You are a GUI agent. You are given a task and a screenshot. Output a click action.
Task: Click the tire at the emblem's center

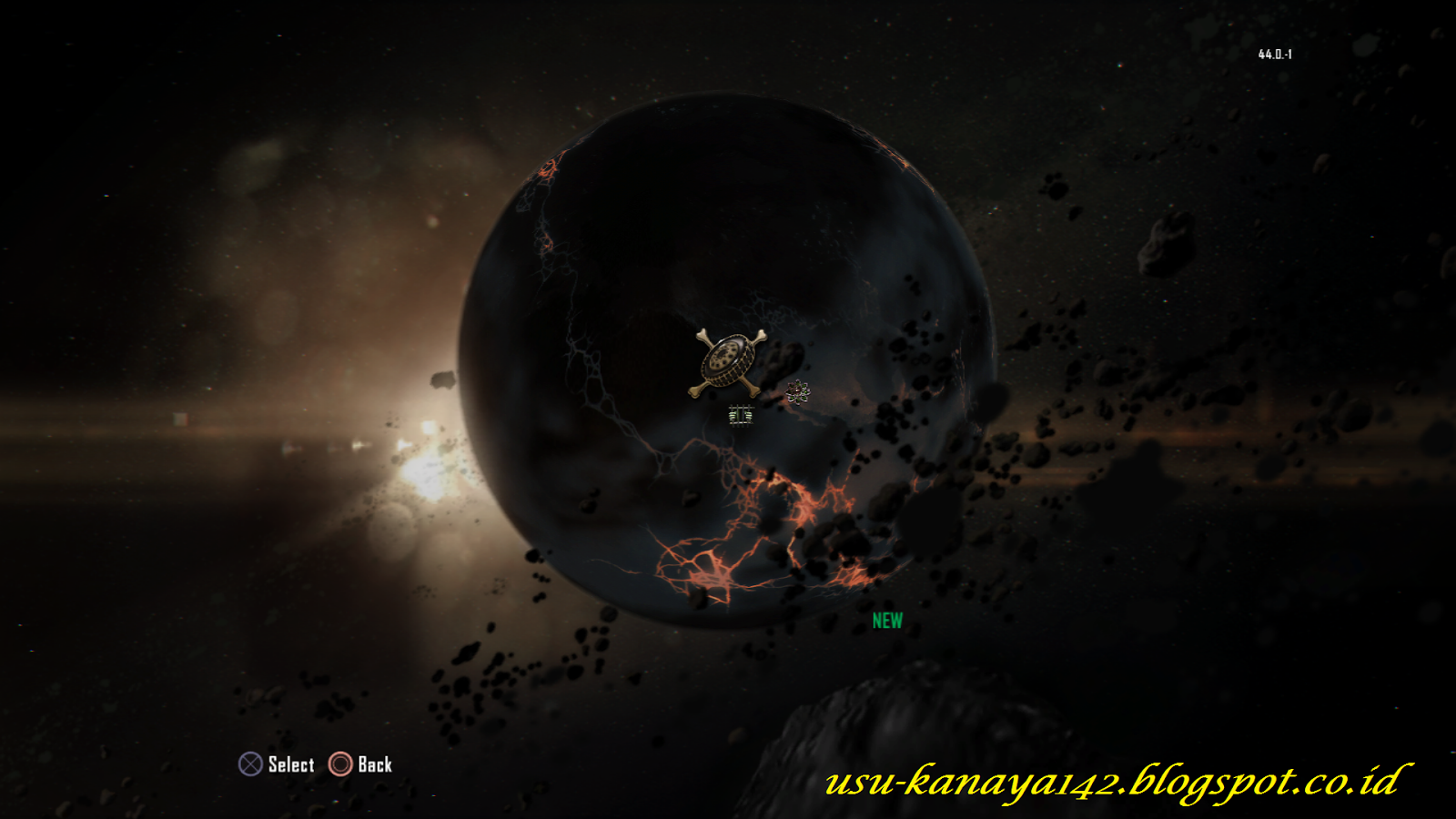(x=726, y=359)
